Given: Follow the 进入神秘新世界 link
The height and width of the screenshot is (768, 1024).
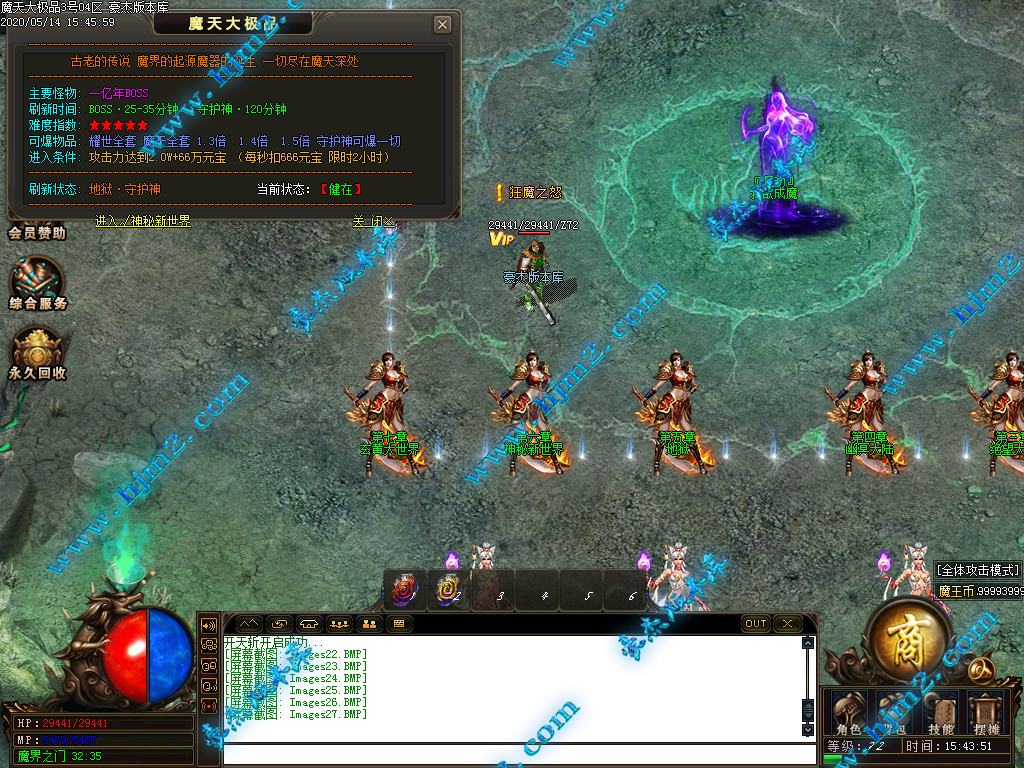Looking at the screenshot, I should tap(143, 221).
